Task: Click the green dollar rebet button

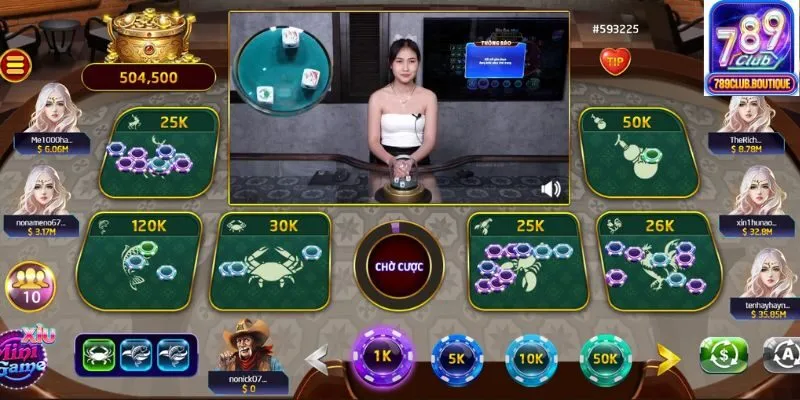Action: [723, 355]
